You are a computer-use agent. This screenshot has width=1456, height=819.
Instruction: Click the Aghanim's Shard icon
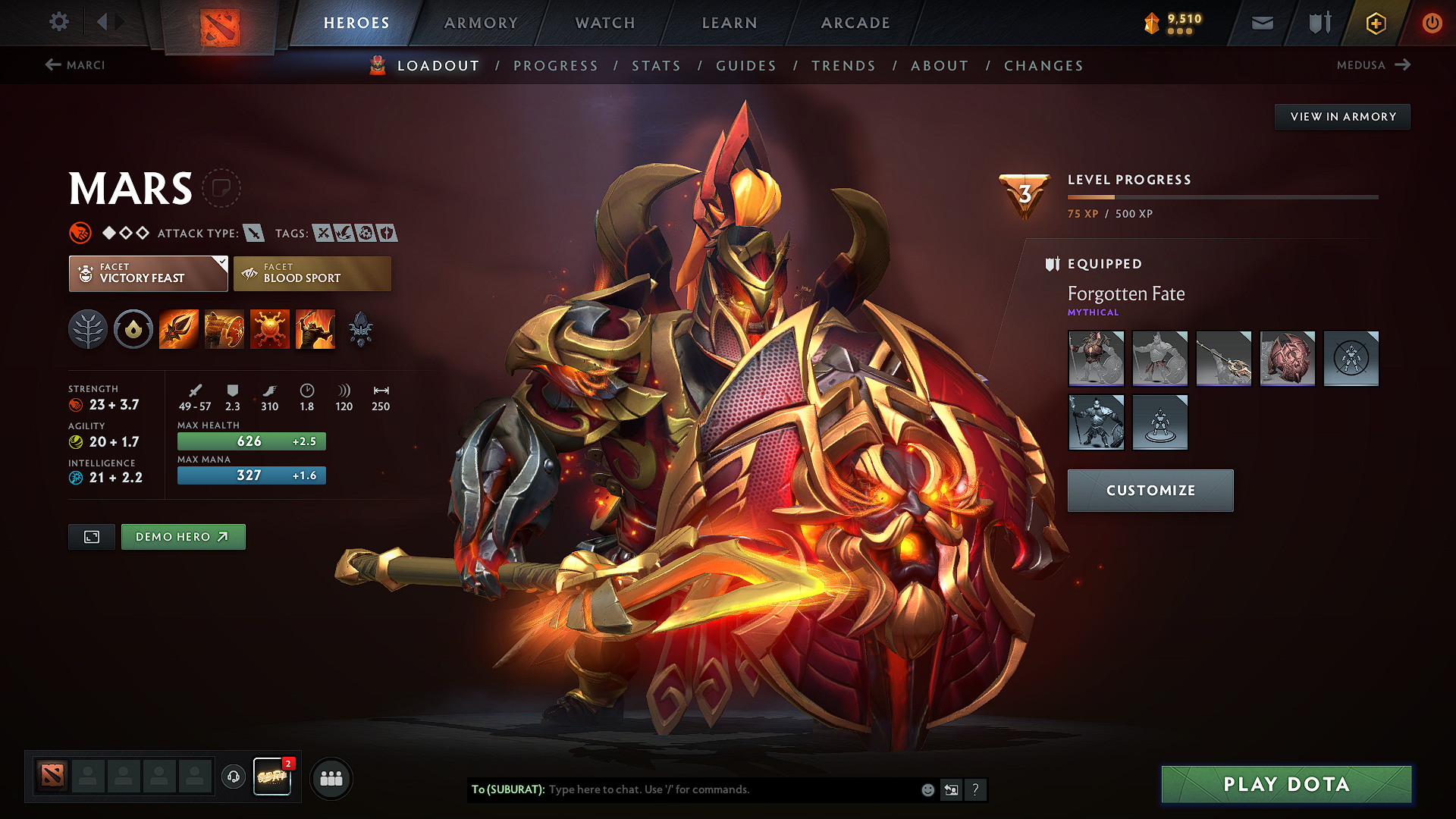(361, 328)
